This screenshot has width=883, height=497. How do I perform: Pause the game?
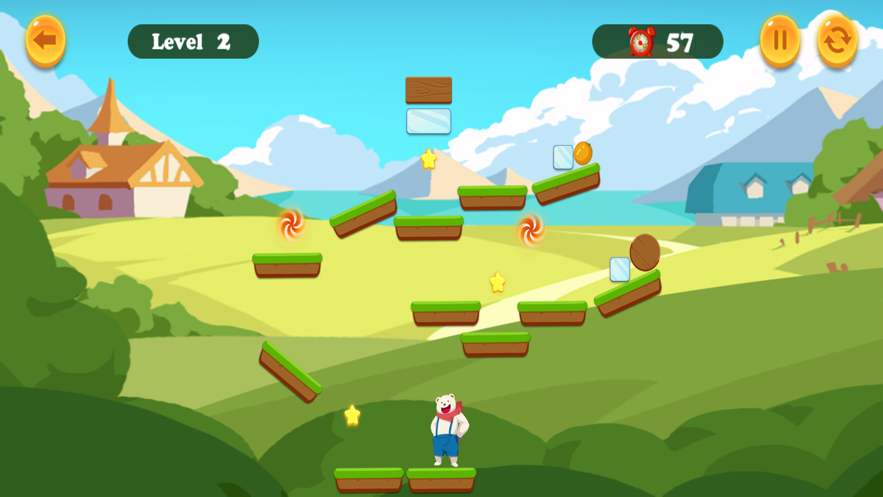[x=780, y=41]
